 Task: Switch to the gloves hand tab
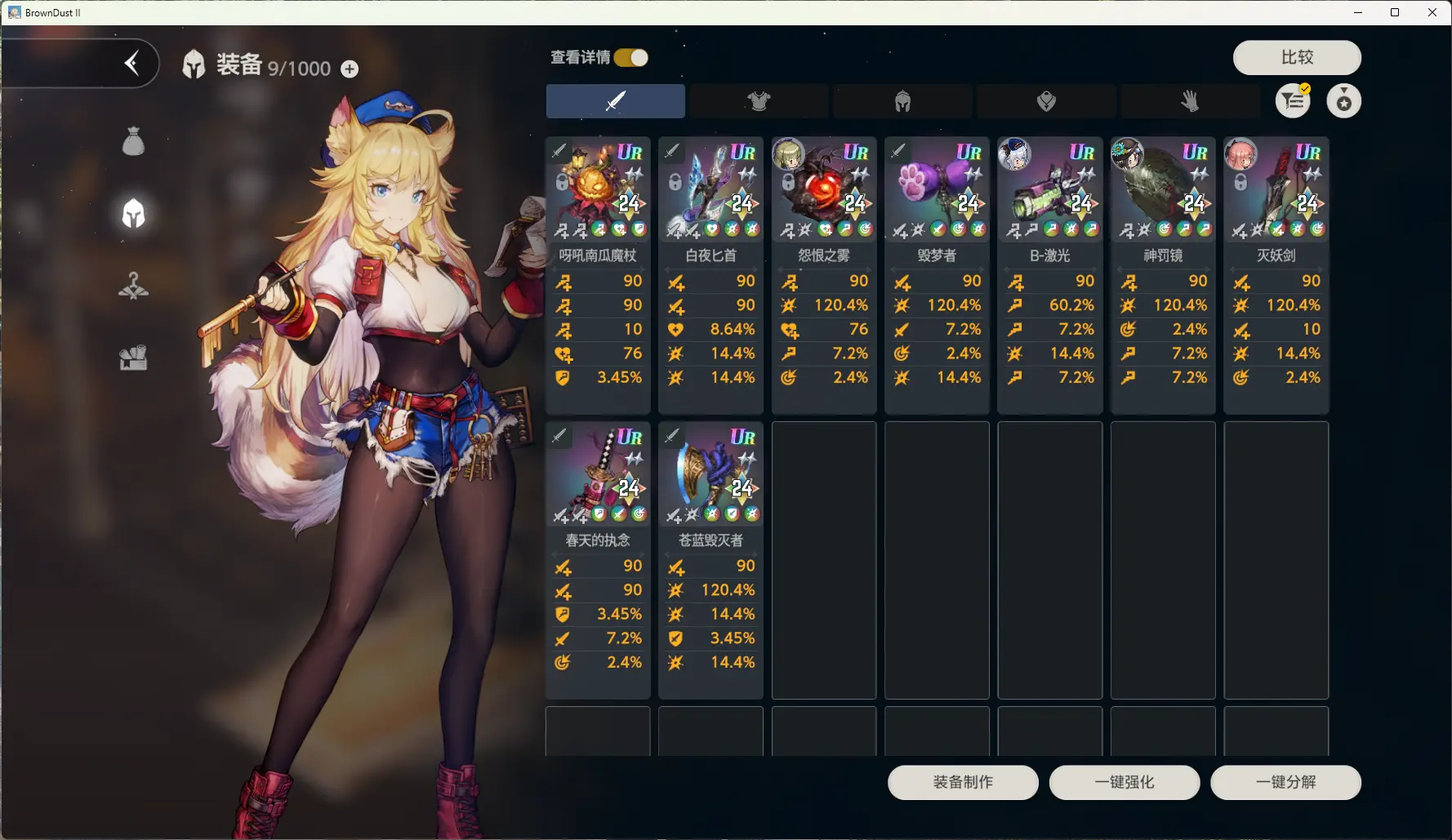tap(1190, 101)
